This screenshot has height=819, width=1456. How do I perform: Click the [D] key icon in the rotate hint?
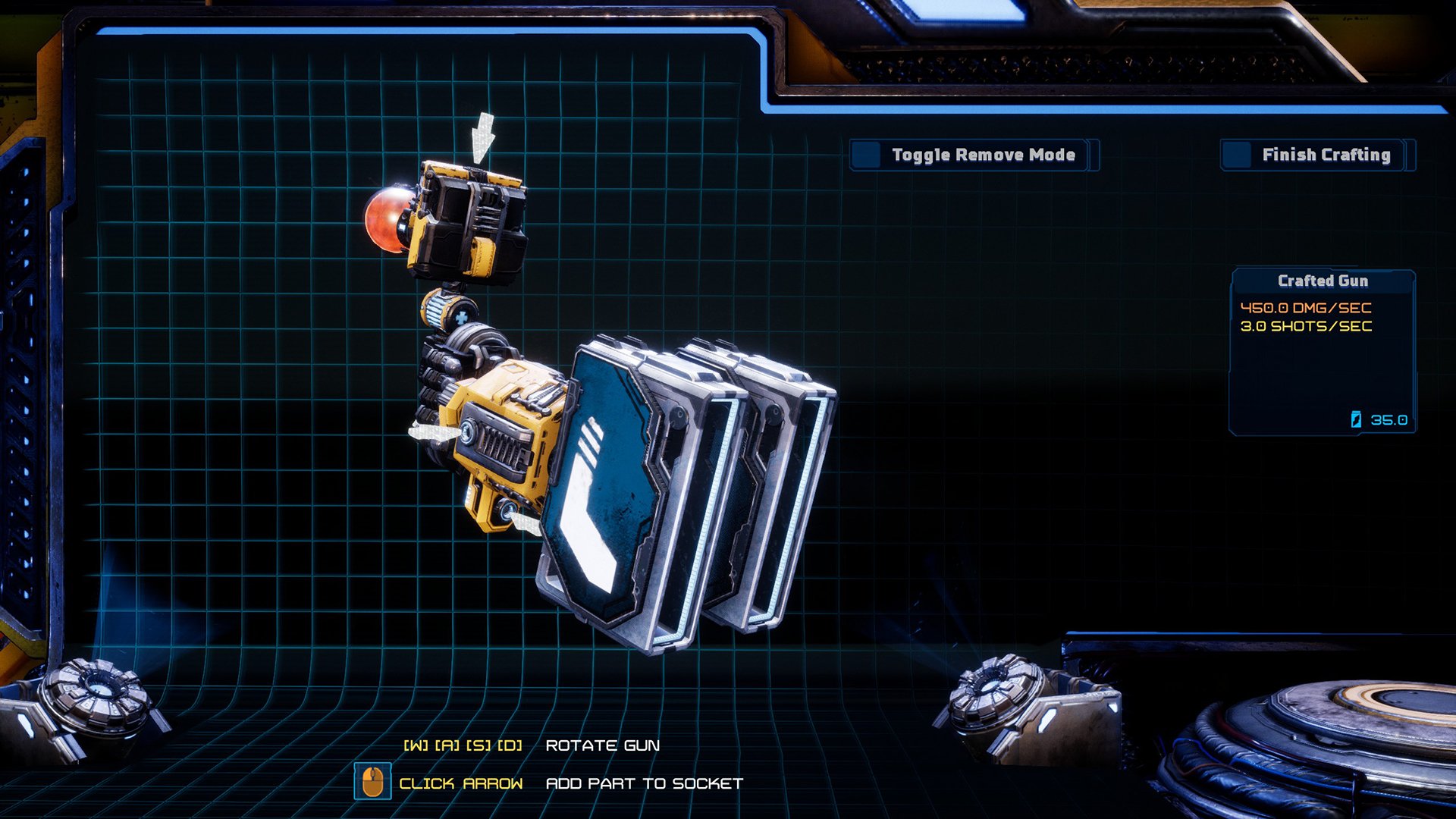point(510,745)
